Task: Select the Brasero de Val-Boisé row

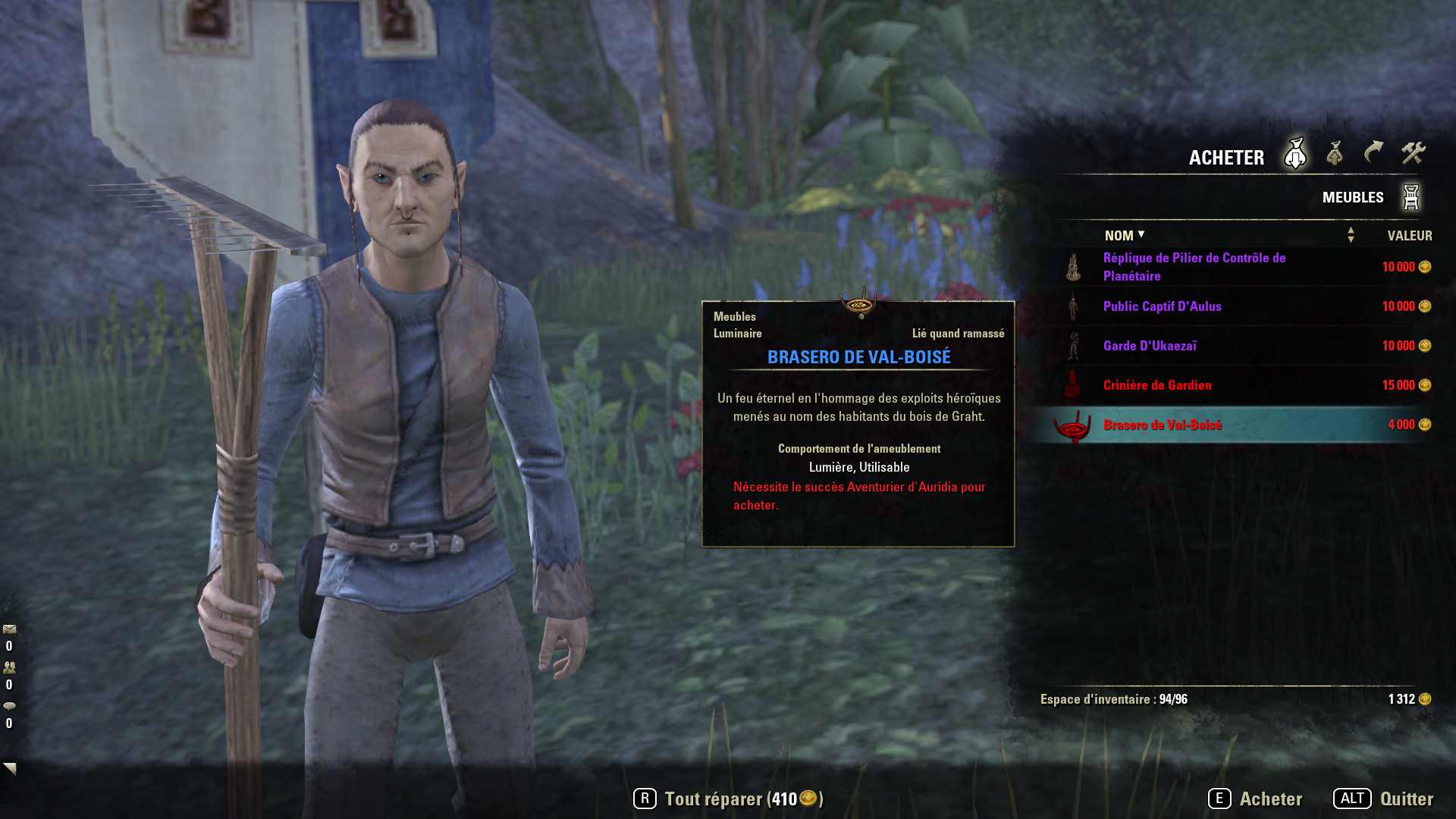Action: tap(1162, 425)
